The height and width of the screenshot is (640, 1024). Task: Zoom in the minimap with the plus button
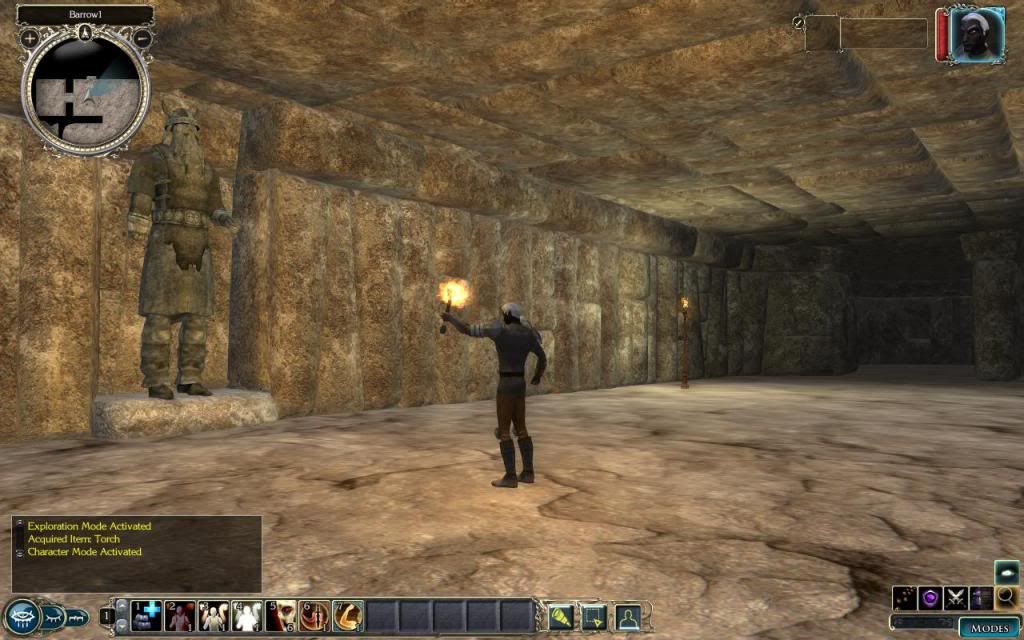coord(30,38)
